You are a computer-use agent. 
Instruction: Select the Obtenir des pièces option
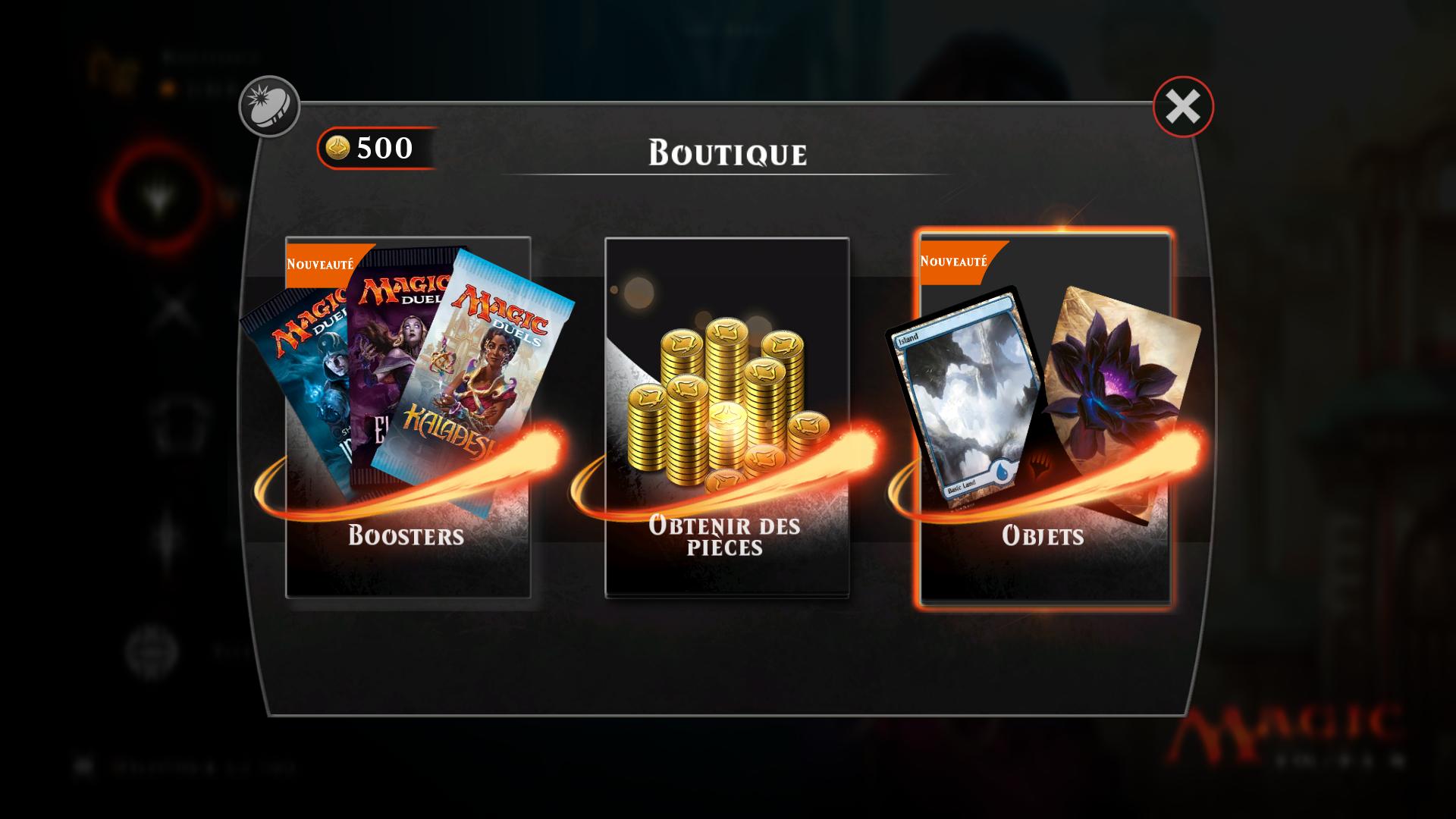[726, 417]
